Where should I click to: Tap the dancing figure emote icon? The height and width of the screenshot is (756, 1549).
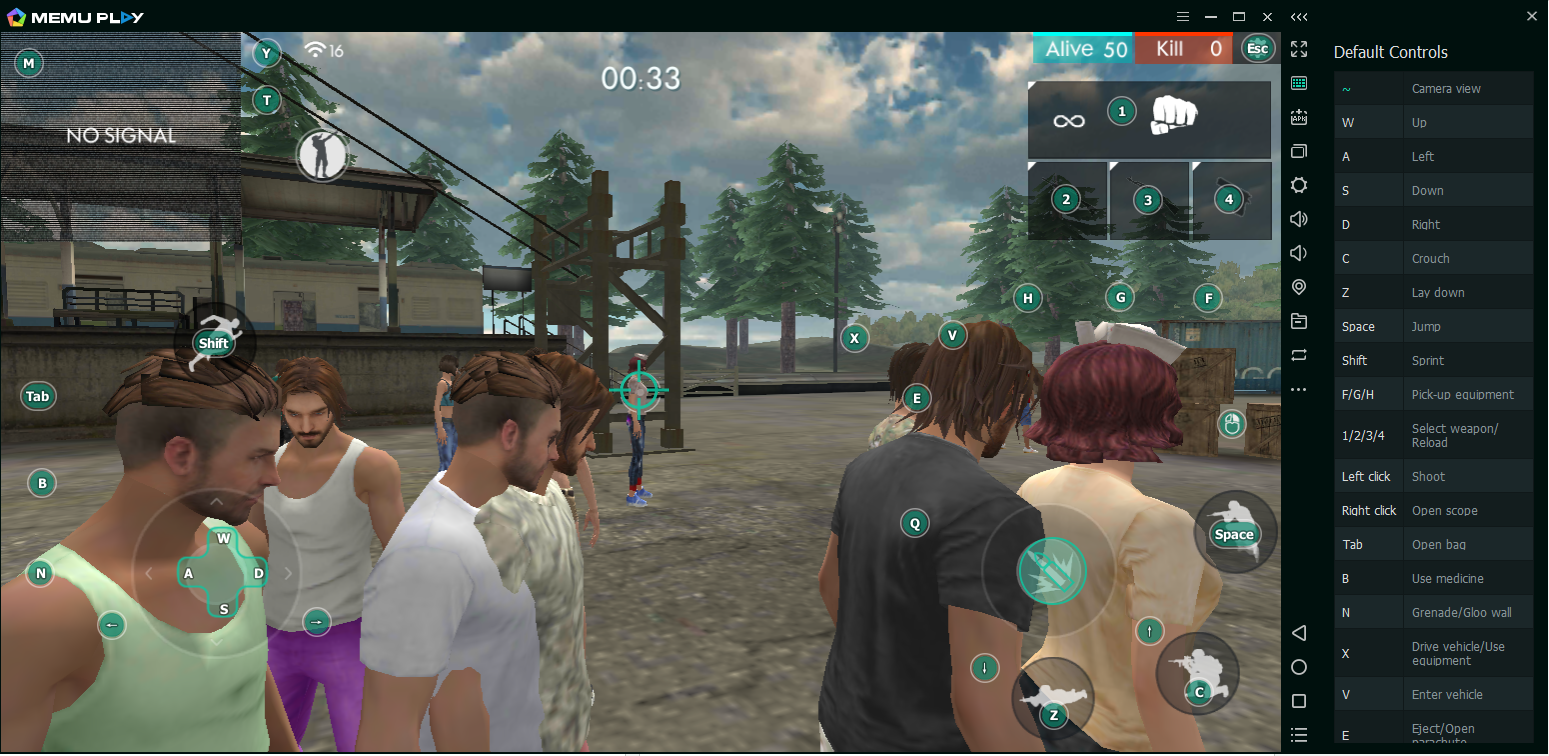(322, 157)
